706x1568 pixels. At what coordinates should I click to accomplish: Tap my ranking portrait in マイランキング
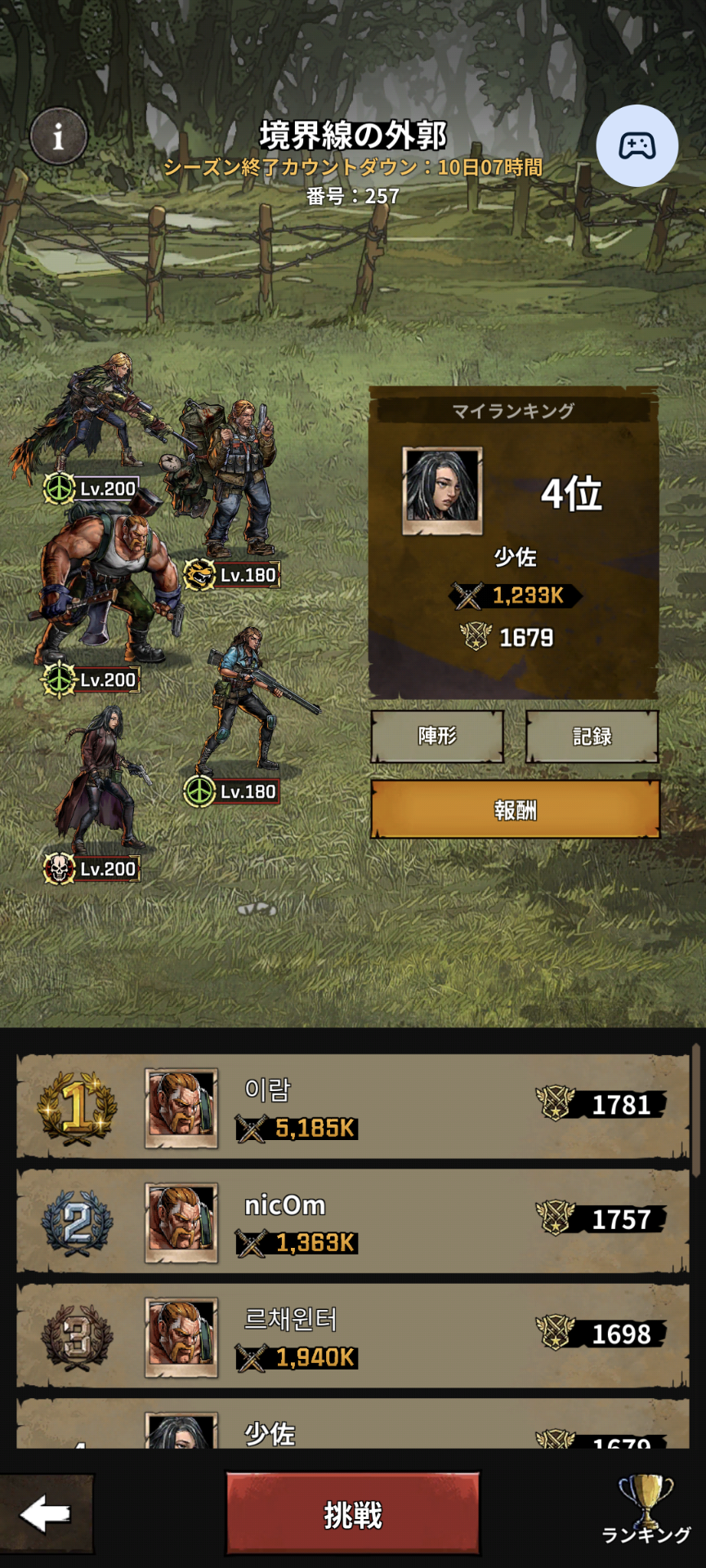click(442, 490)
